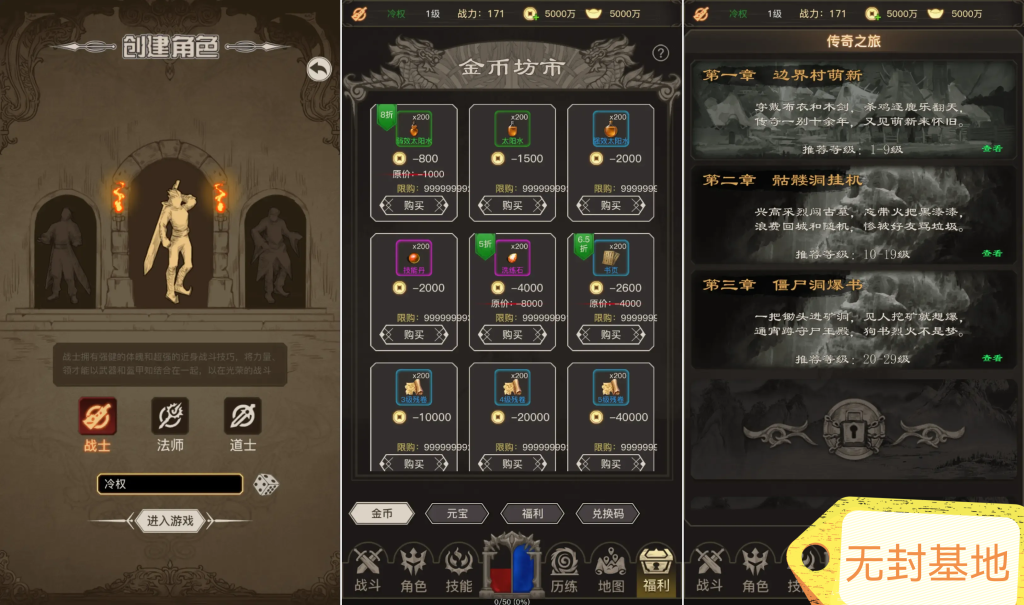This screenshot has height=605, width=1024.
Task: Click the character name field 冷权
Action: [x=170, y=484]
